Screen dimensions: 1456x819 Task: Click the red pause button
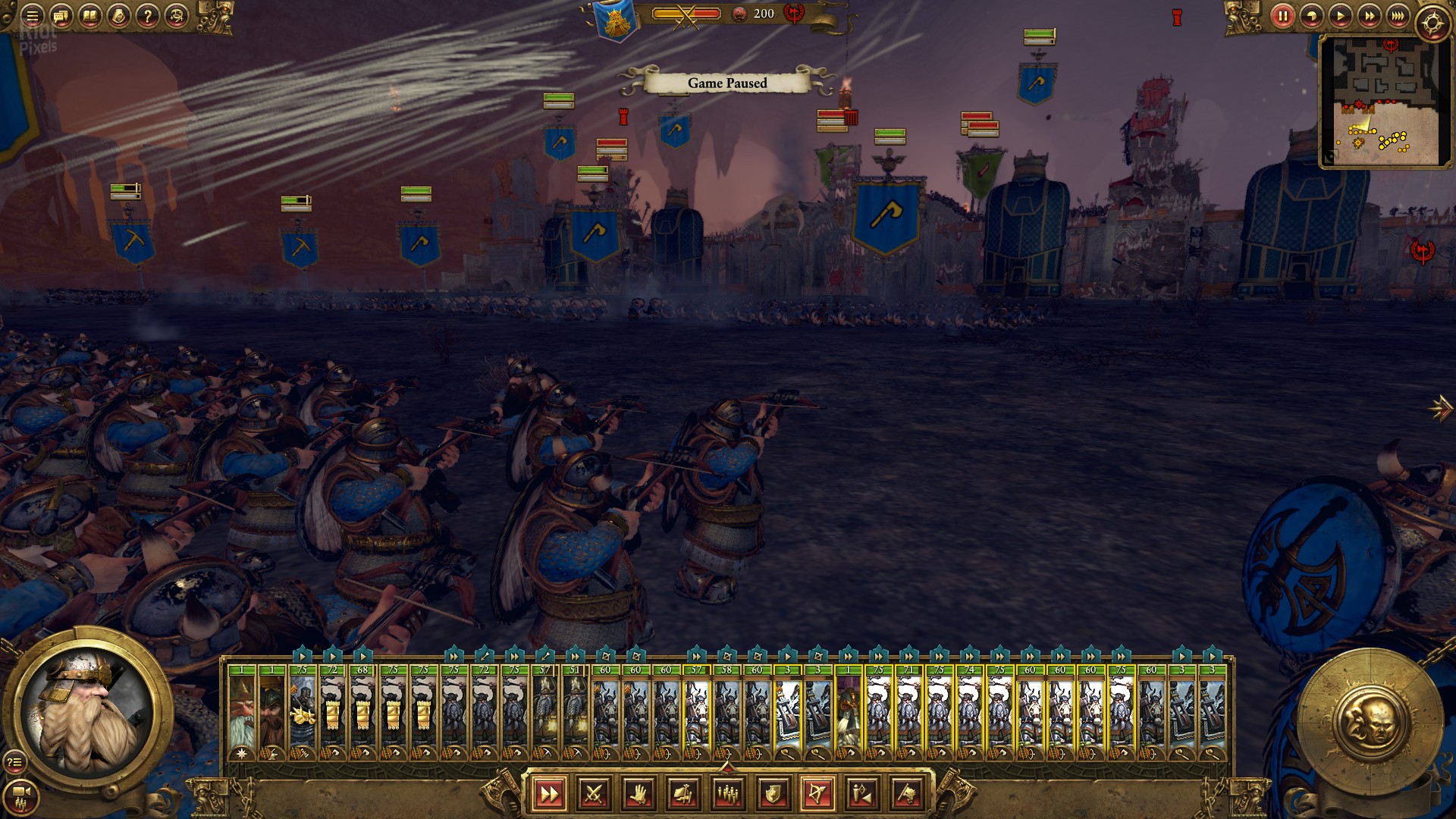[x=1282, y=16]
